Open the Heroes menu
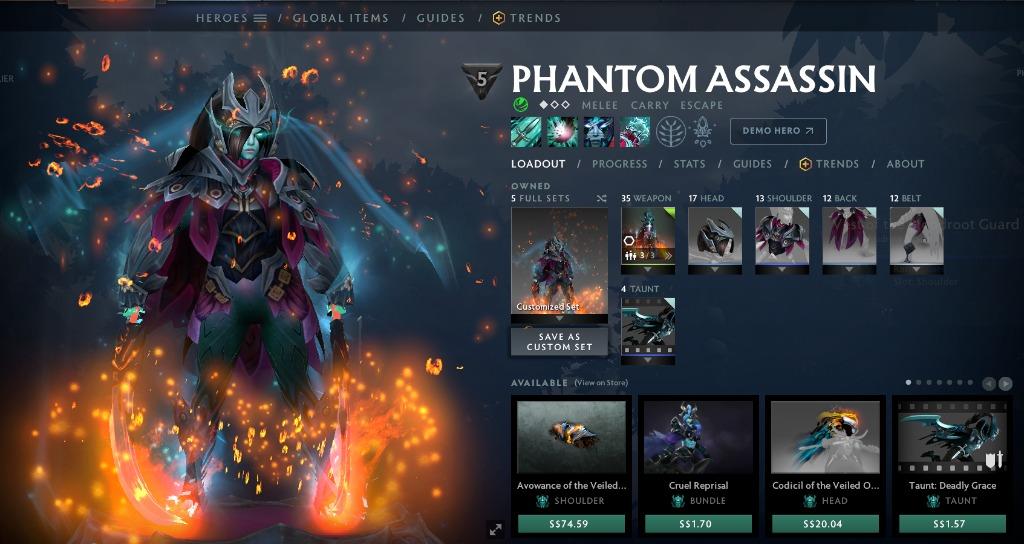The image size is (1024, 544). point(231,18)
